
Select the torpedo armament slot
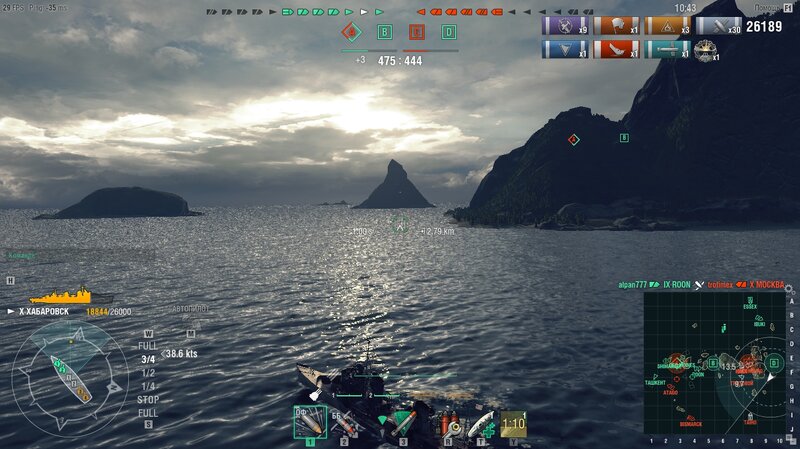coord(402,424)
